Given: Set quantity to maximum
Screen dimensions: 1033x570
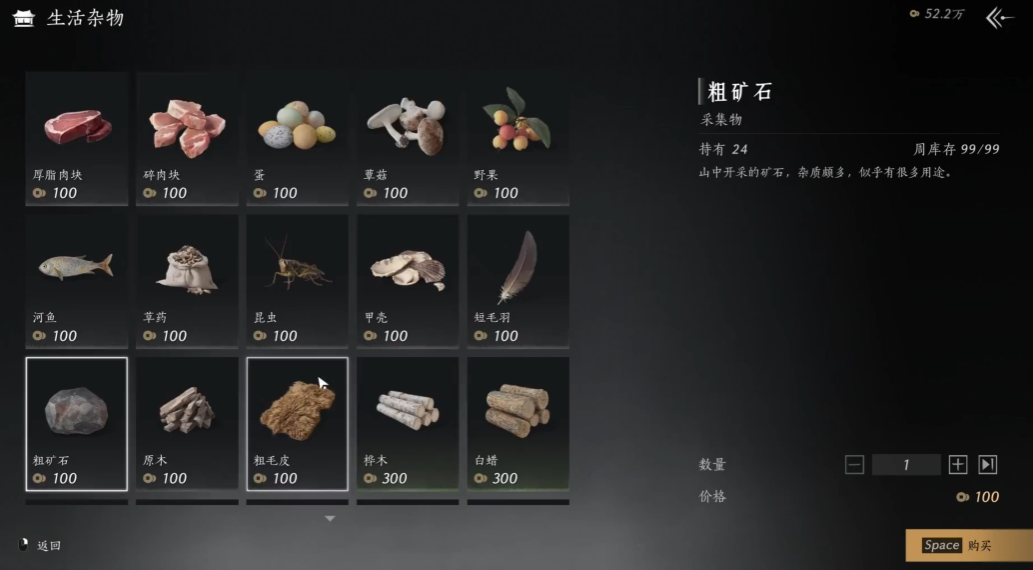Looking at the screenshot, I should pos(988,464).
